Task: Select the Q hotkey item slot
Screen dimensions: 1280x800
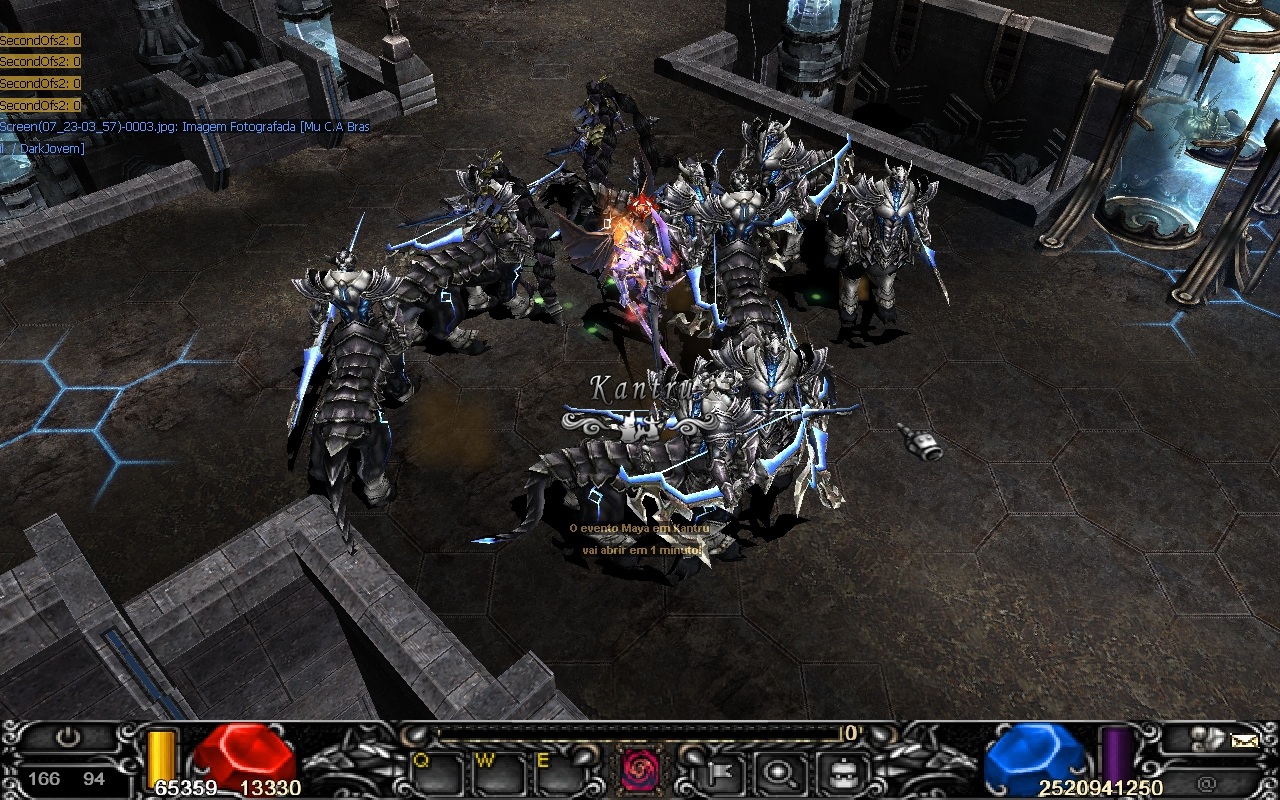Action: tap(437, 771)
